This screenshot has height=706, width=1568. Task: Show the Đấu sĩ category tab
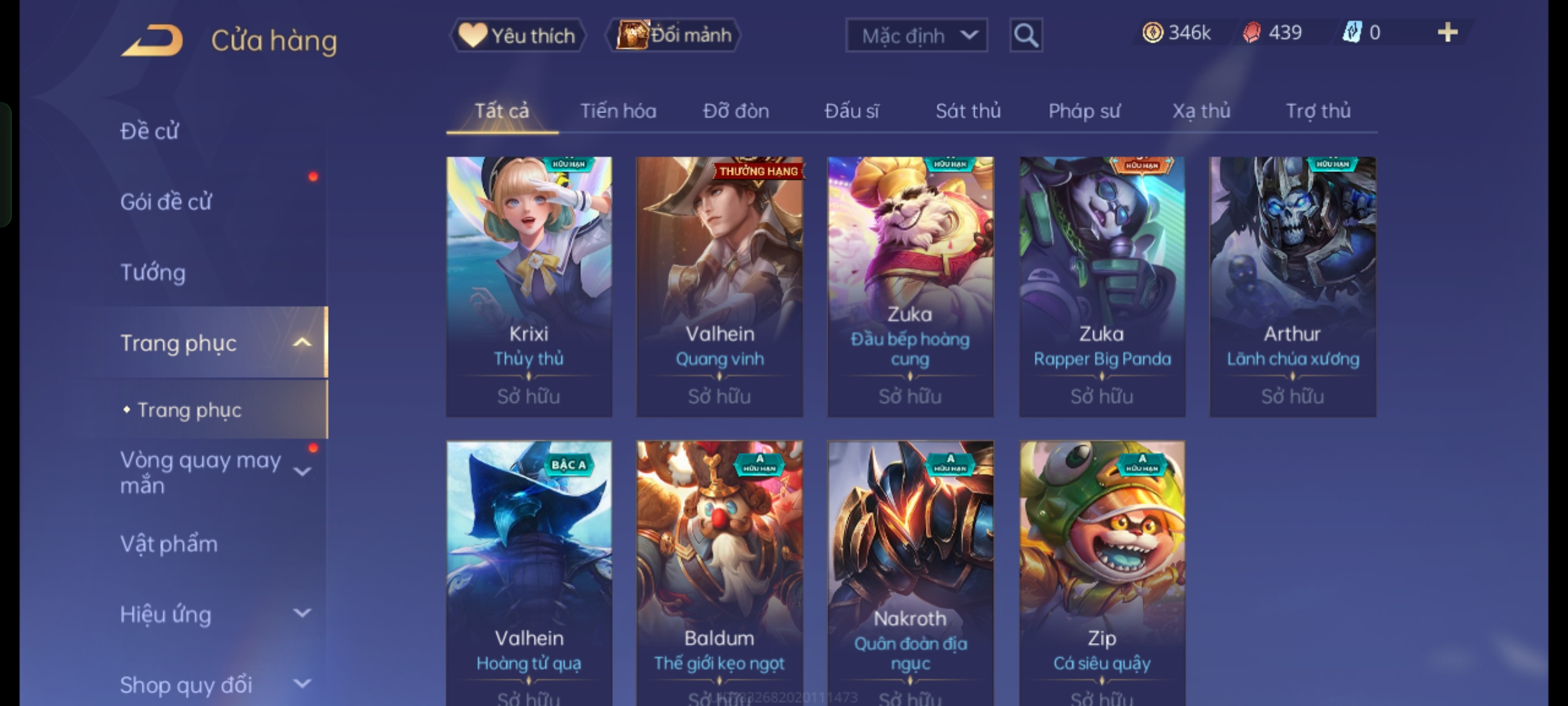coord(851,111)
